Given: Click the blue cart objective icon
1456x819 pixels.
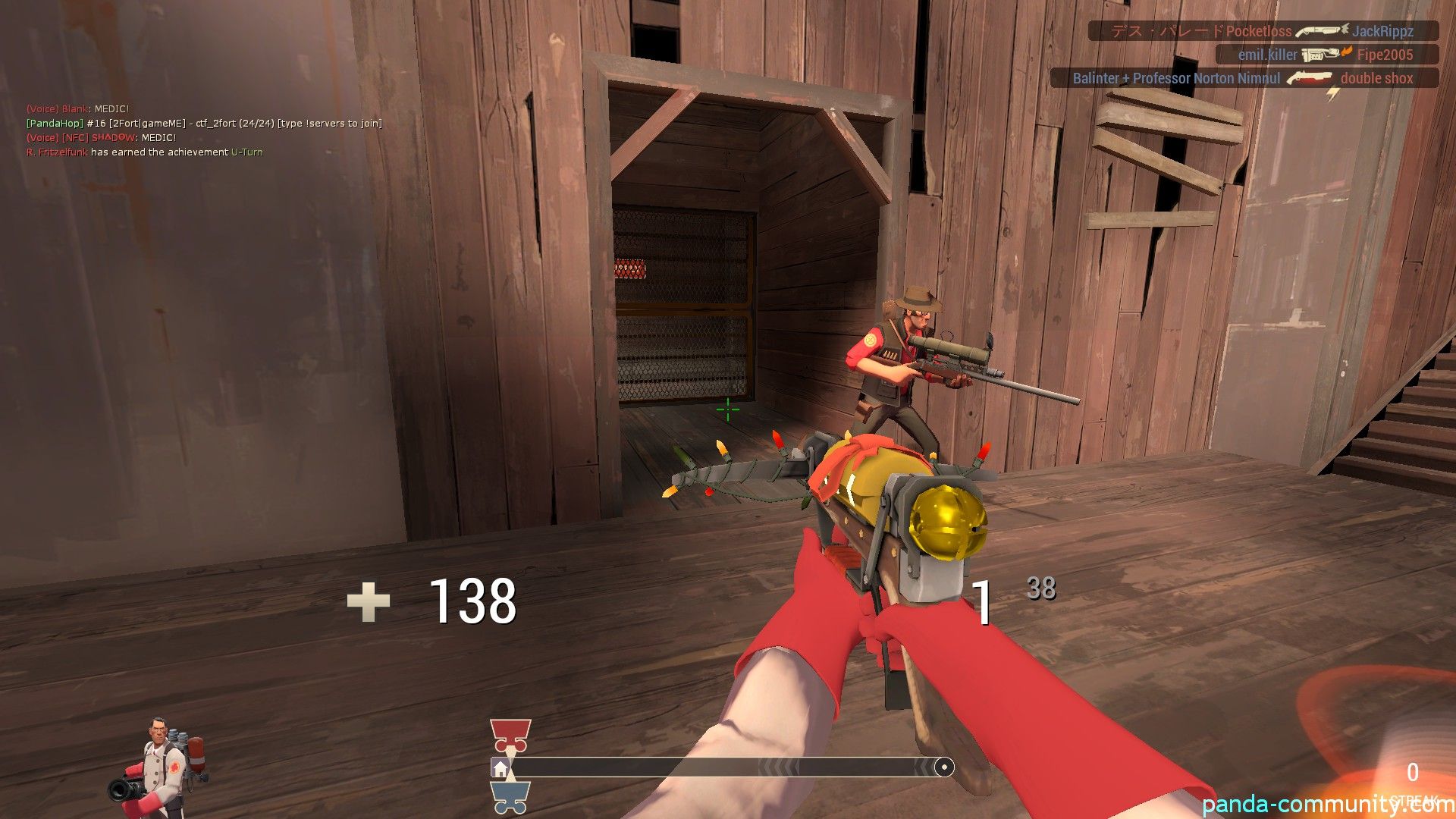Looking at the screenshot, I should [510, 798].
